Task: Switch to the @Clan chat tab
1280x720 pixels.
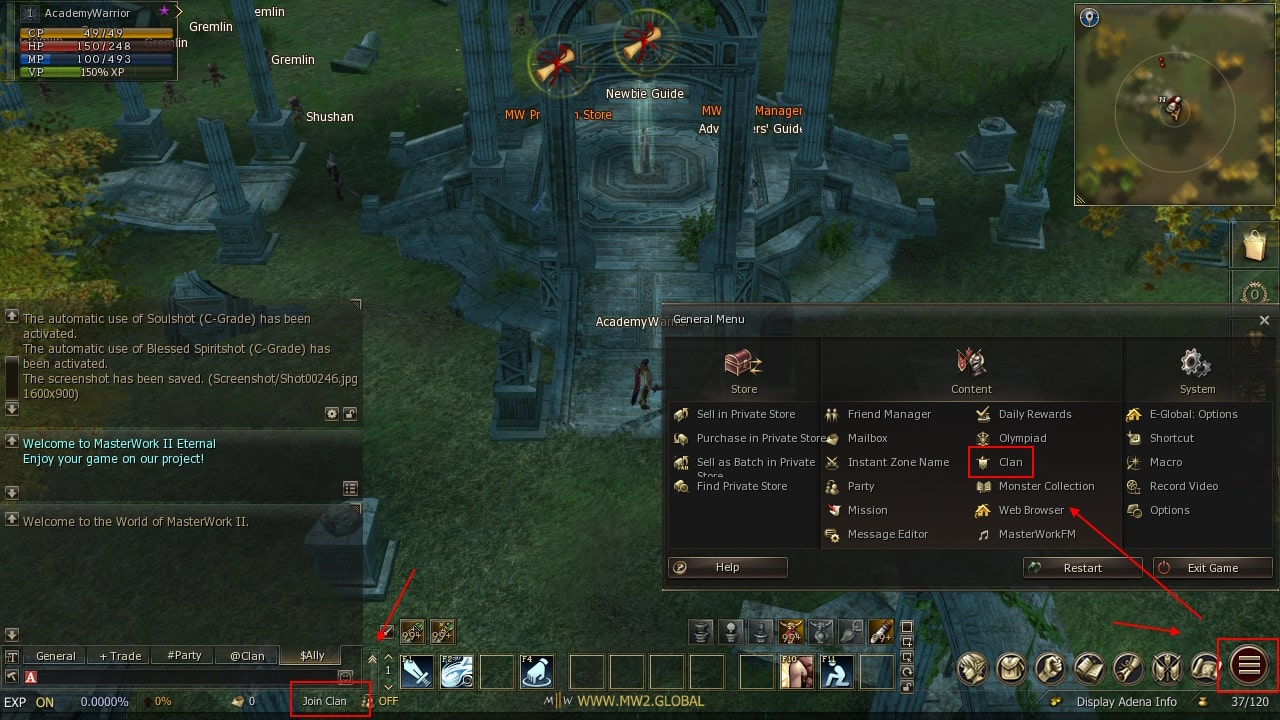Action: tap(247, 656)
